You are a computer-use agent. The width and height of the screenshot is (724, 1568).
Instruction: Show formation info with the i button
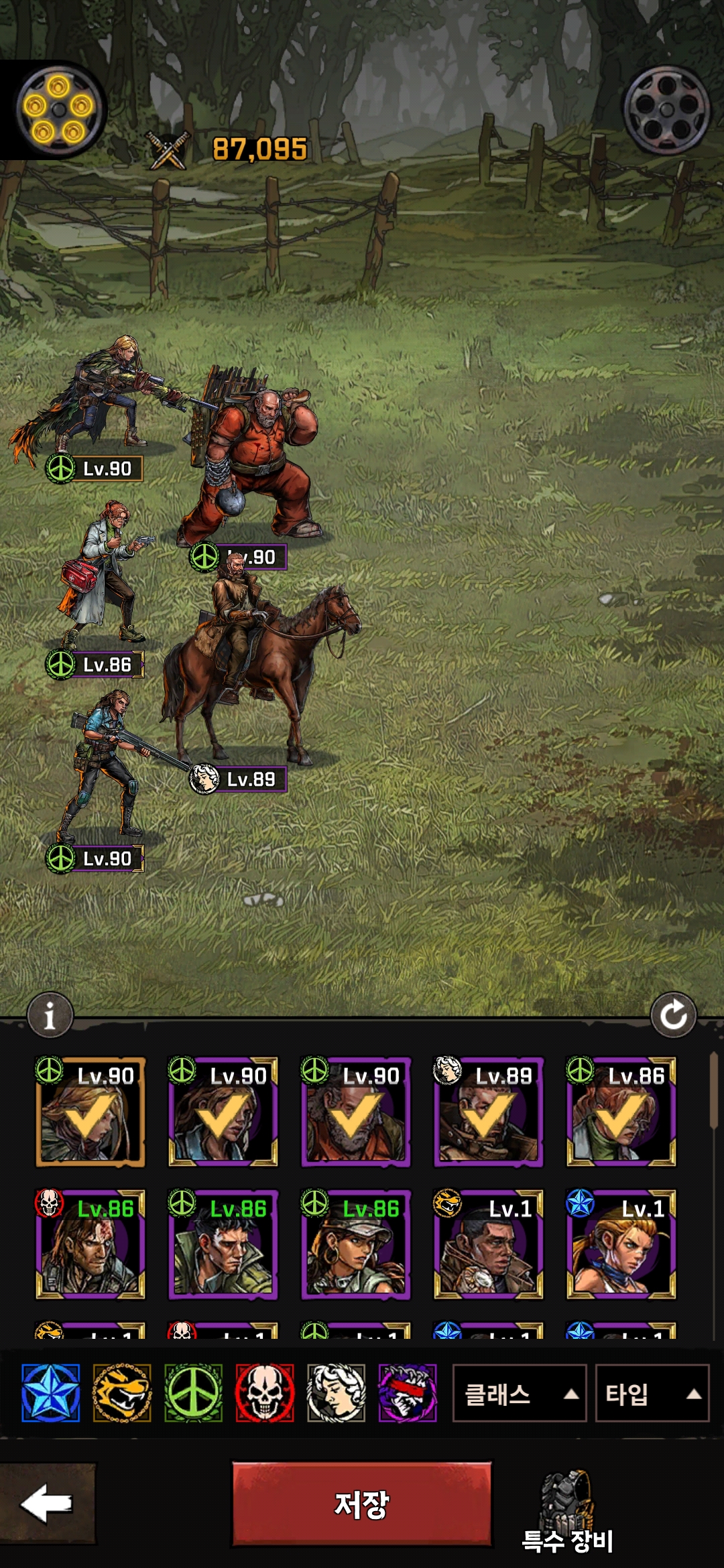click(50, 1015)
